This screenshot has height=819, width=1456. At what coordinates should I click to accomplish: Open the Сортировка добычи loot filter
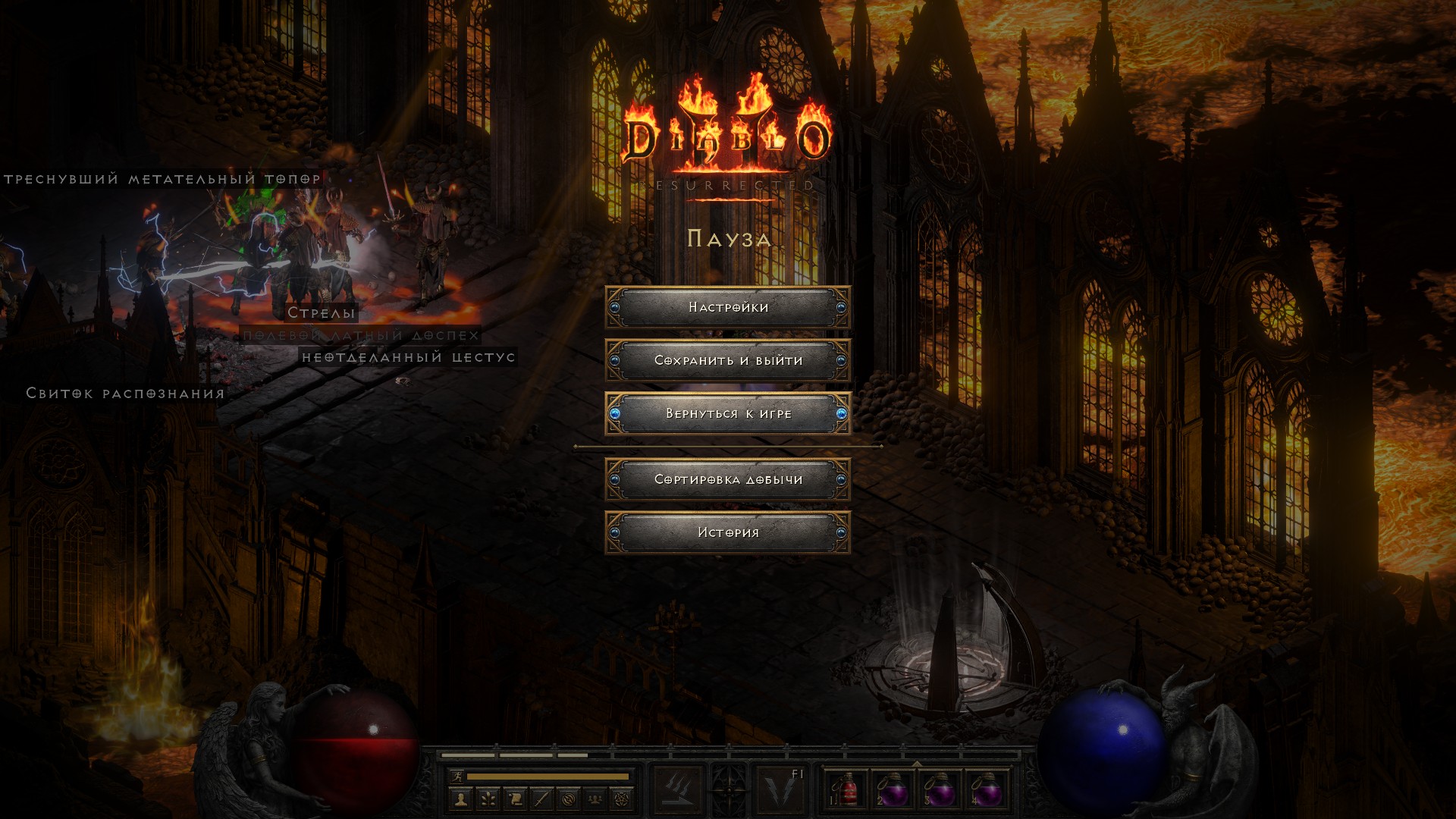(728, 479)
